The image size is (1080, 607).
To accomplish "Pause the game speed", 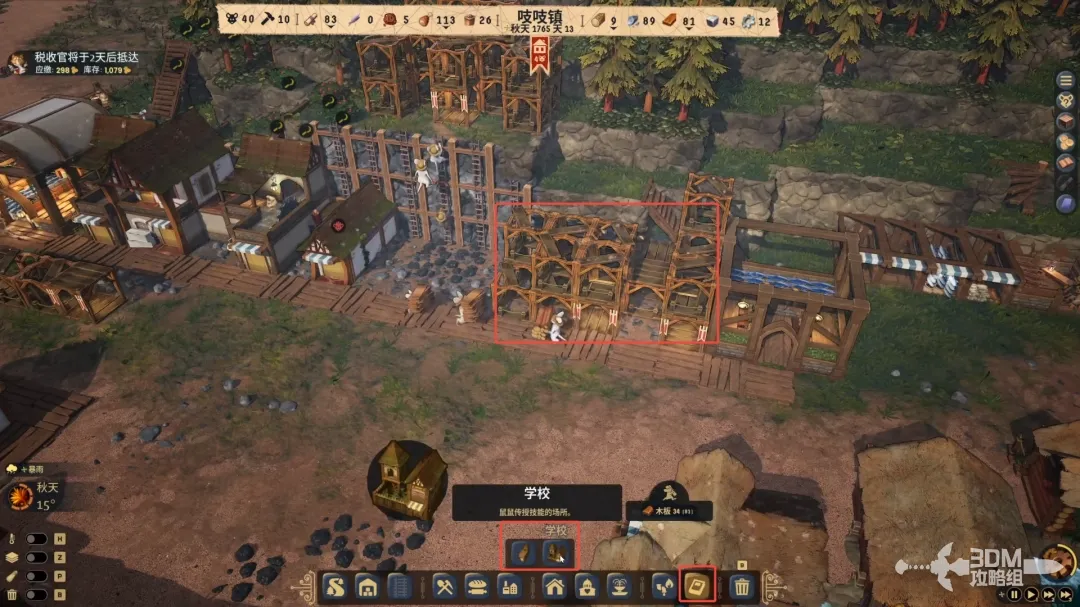I will pyautogui.click(x=1016, y=594).
